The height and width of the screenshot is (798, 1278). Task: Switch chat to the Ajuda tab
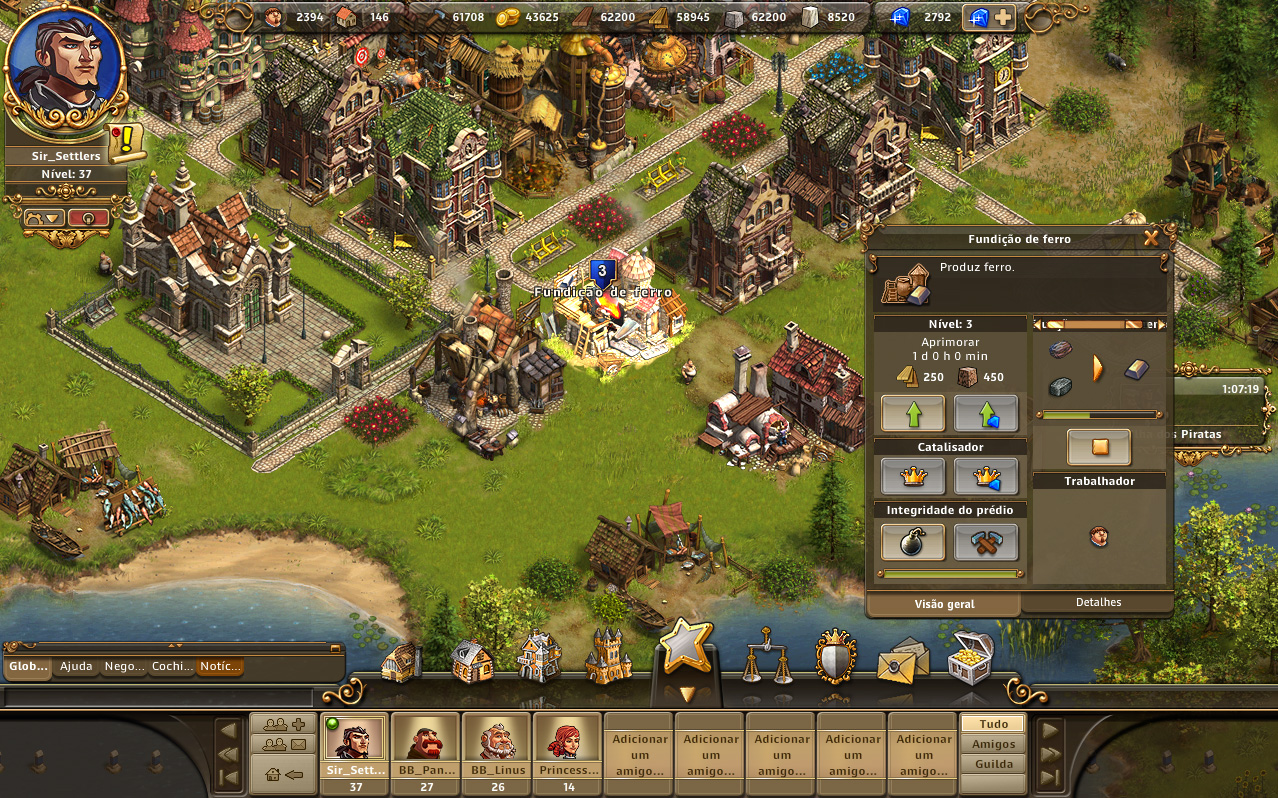pos(76,666)
